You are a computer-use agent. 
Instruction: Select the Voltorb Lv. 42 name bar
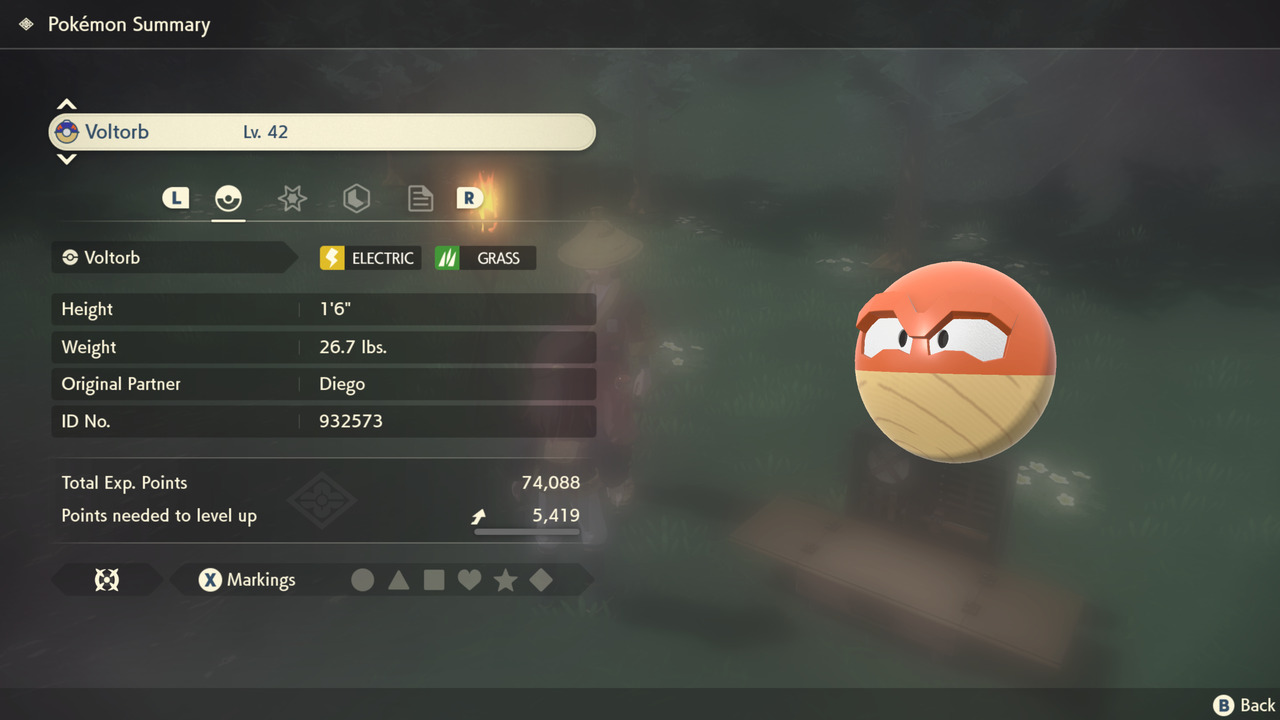[x=322, y=132]
